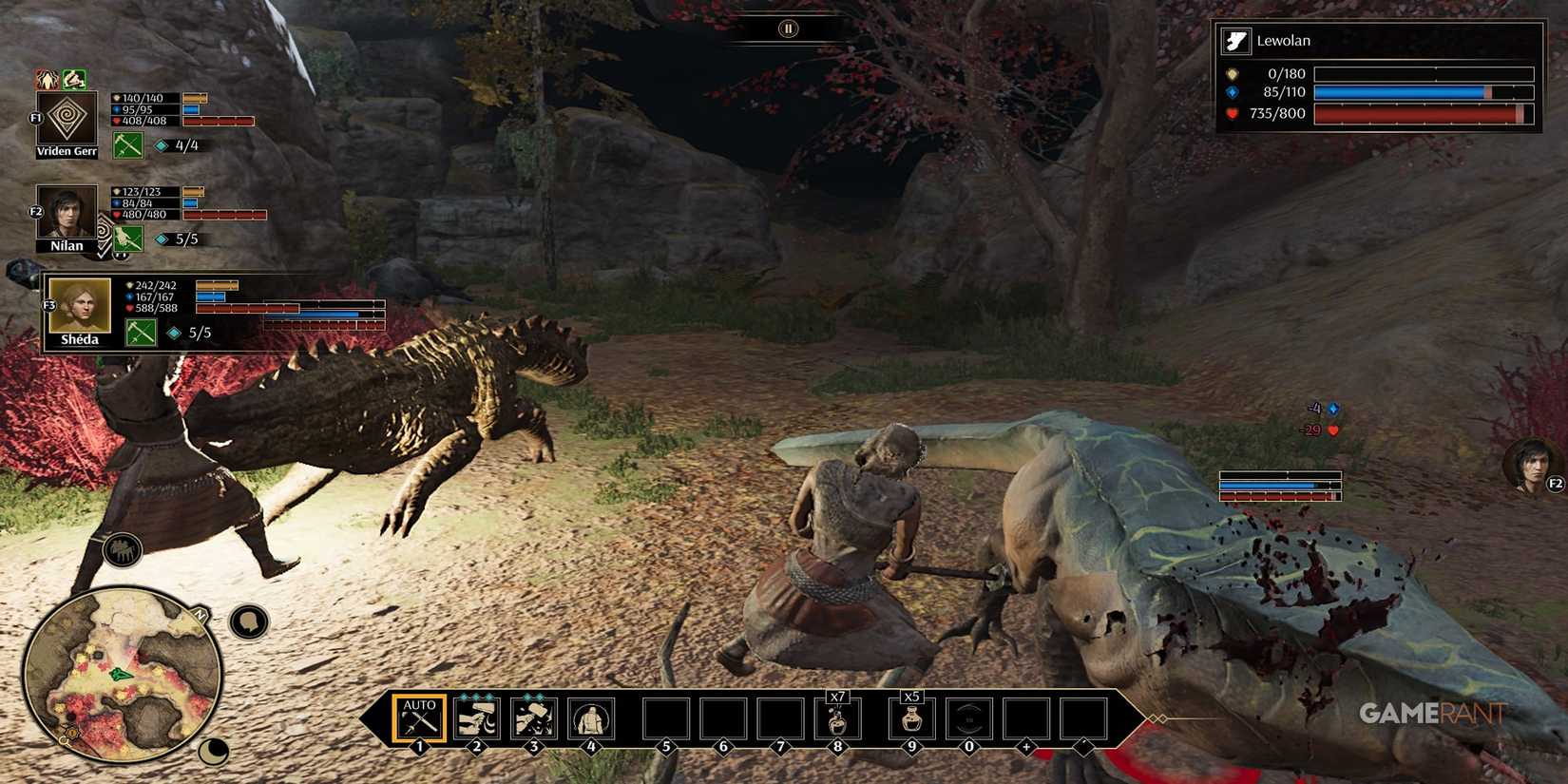Select the AUTO attack slot on the hotbar

point(418,718)
